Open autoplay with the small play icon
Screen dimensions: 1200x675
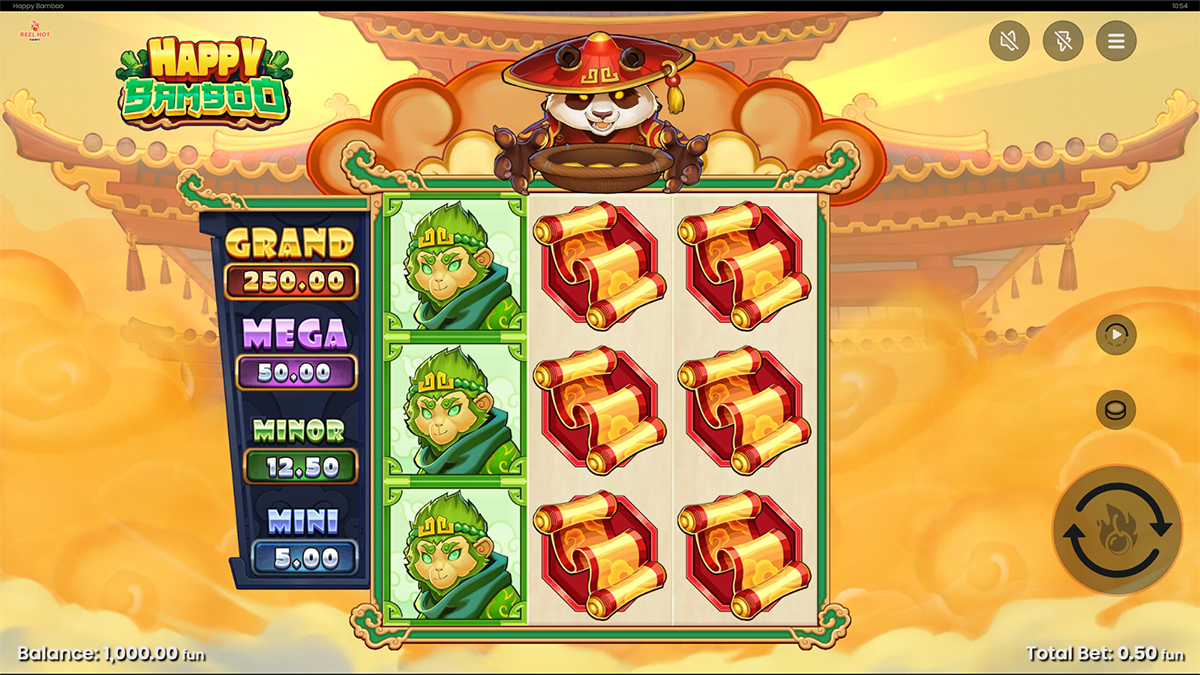click(x=1115, y=335)
